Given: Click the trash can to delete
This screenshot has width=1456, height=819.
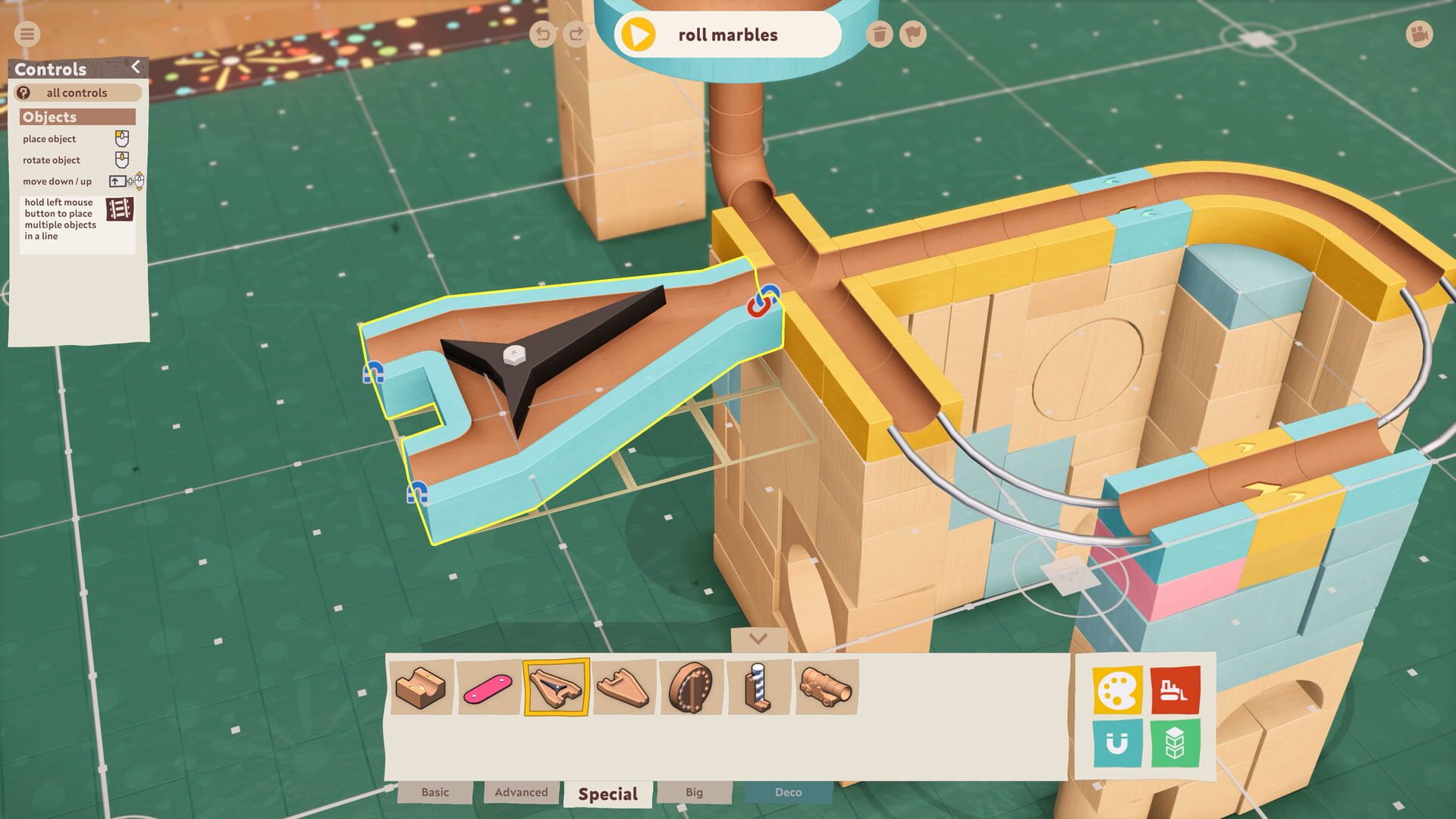Looking at the screenshot, I should pyautogui.click(x=880, y=34).
